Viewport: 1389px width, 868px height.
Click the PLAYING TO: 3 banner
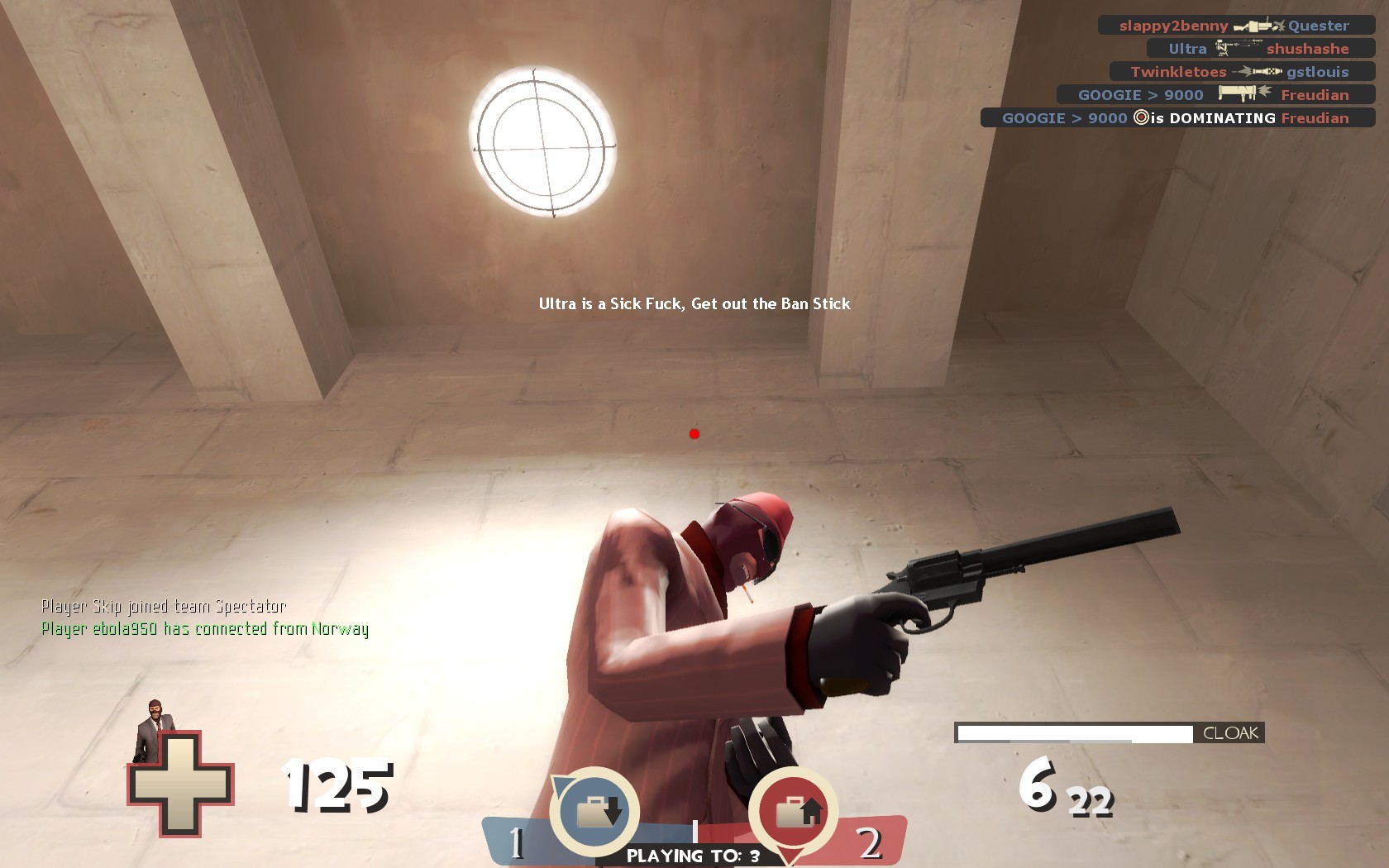click(693, 856)
